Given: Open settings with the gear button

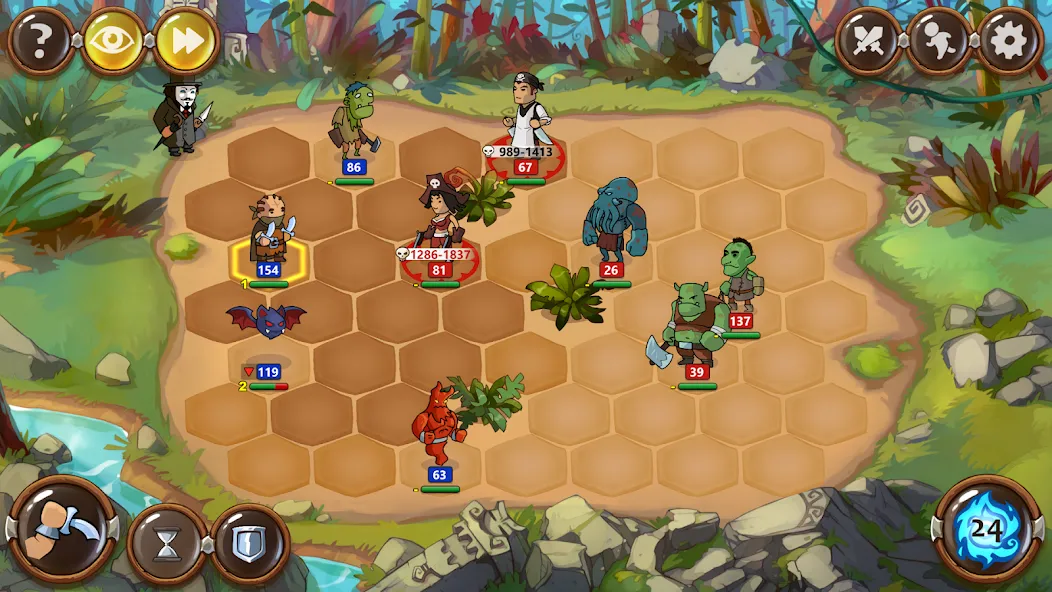Looking at the screenshot, I should [x=1010, y=41].
